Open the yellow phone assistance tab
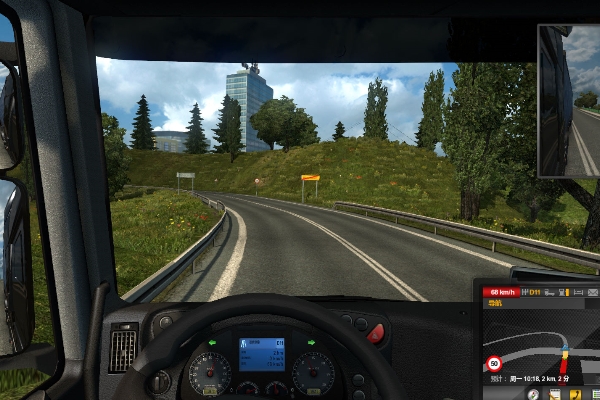 pos(577,394)
